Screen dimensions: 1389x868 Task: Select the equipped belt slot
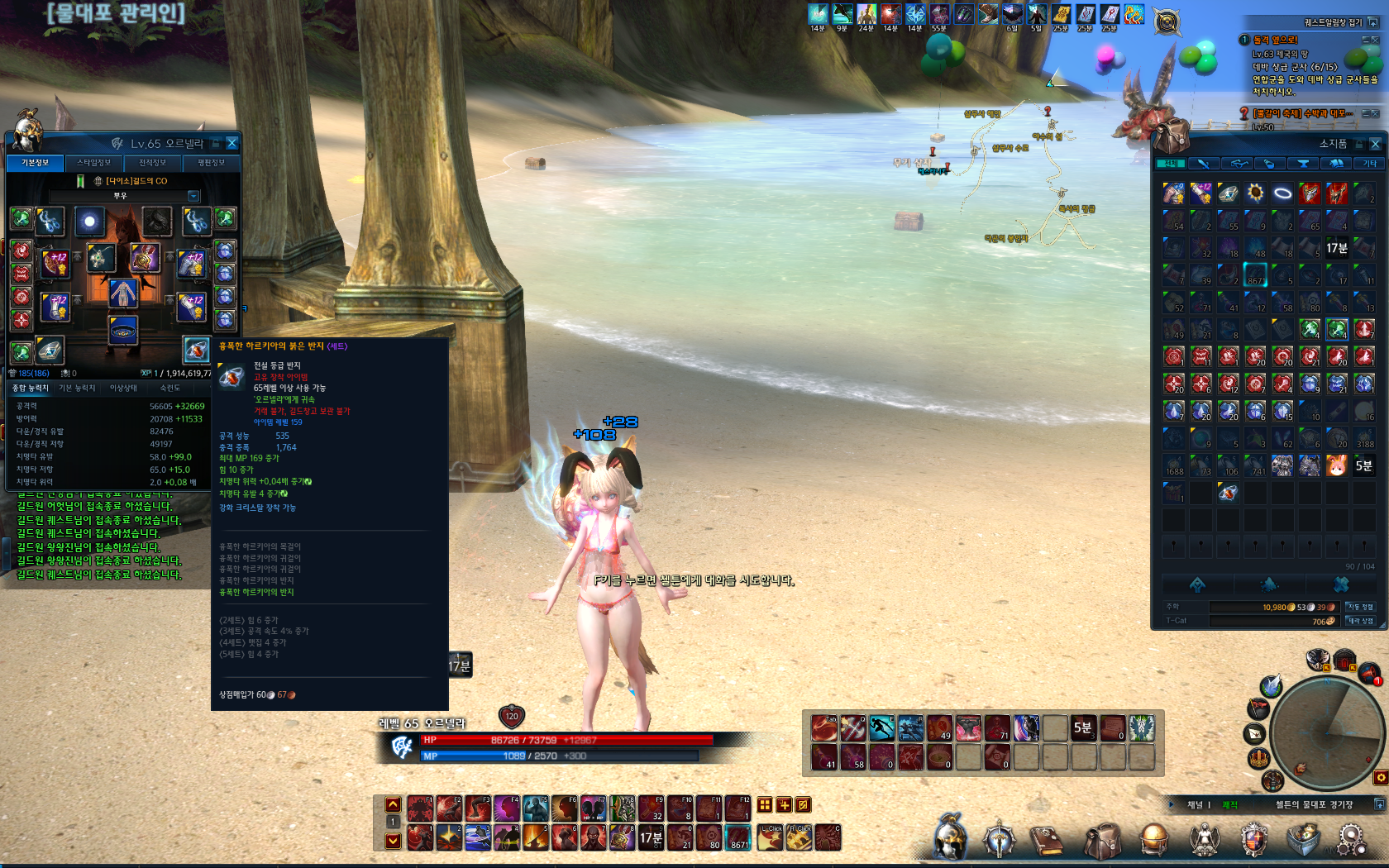point(123,330)
